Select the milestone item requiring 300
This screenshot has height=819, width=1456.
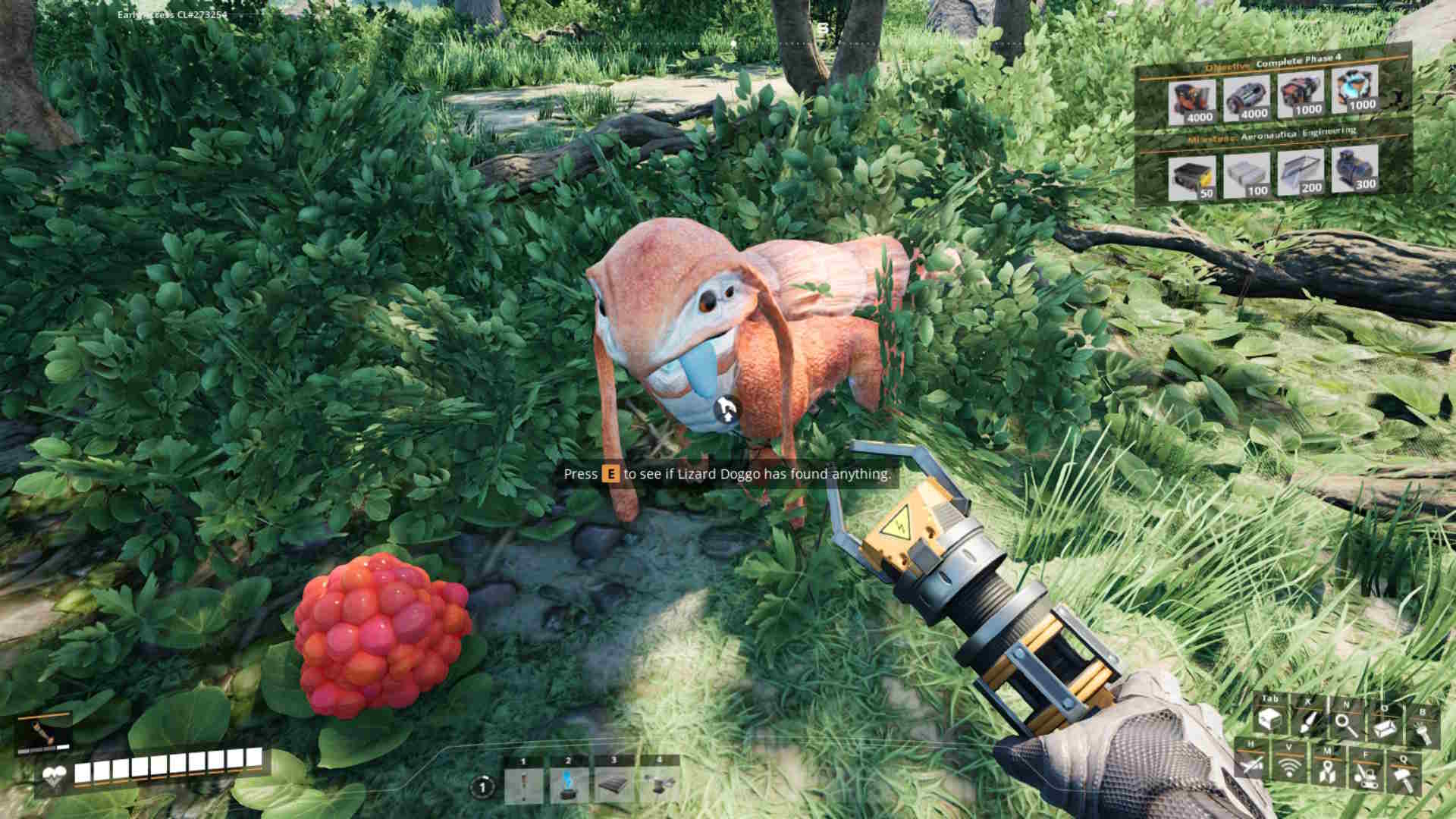coord(1355,168)
